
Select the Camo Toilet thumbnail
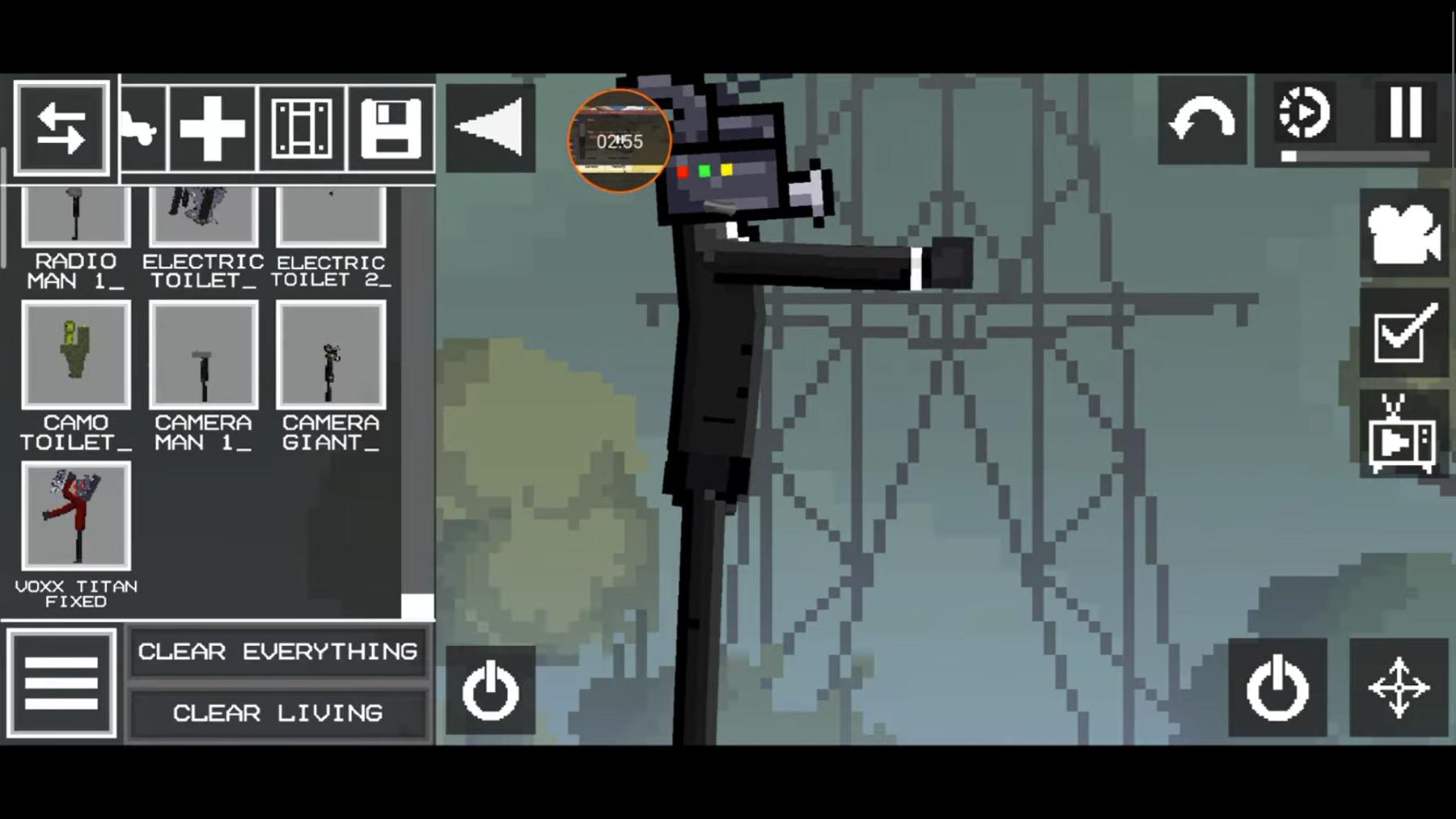(76, 355)
